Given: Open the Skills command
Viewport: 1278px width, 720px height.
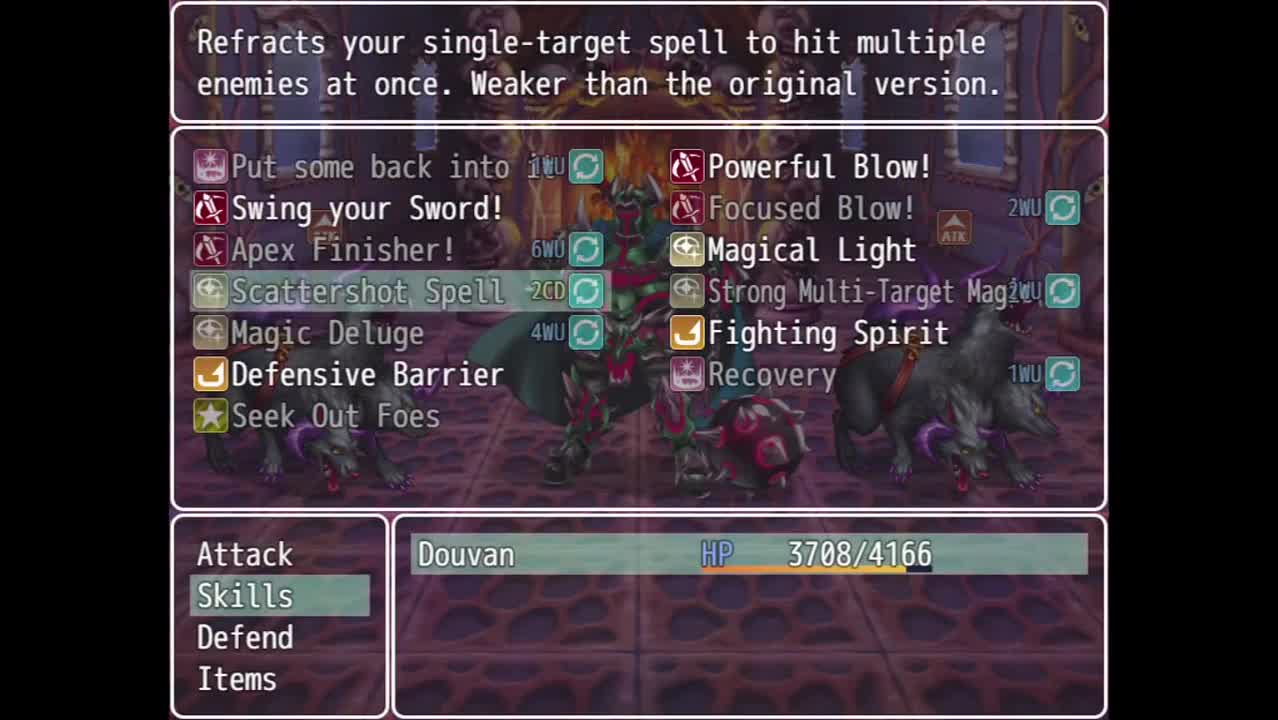Looking at the screenshot, I should pos(245,596).
